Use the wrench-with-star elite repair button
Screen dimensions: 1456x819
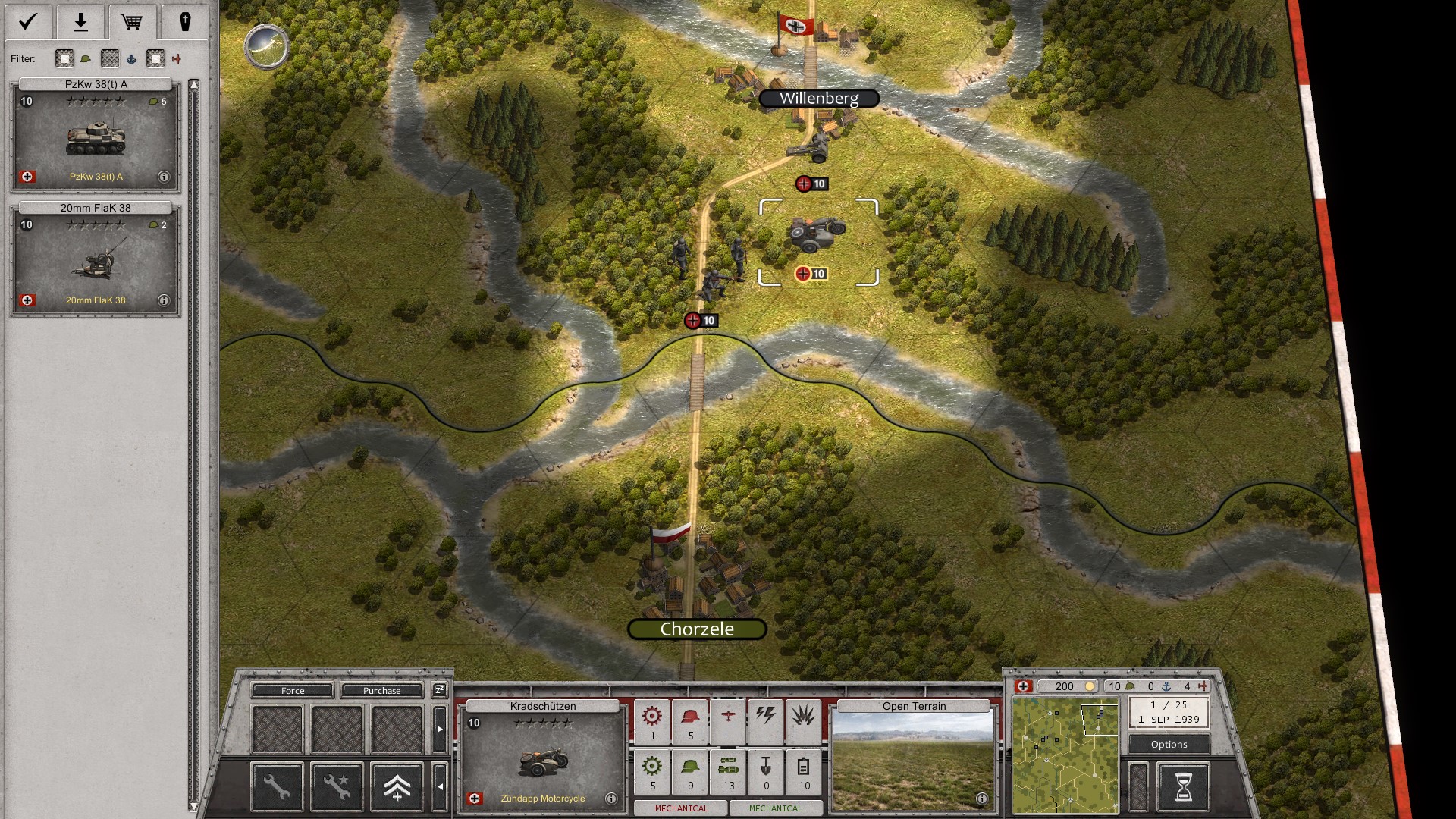tap(337, 786)
